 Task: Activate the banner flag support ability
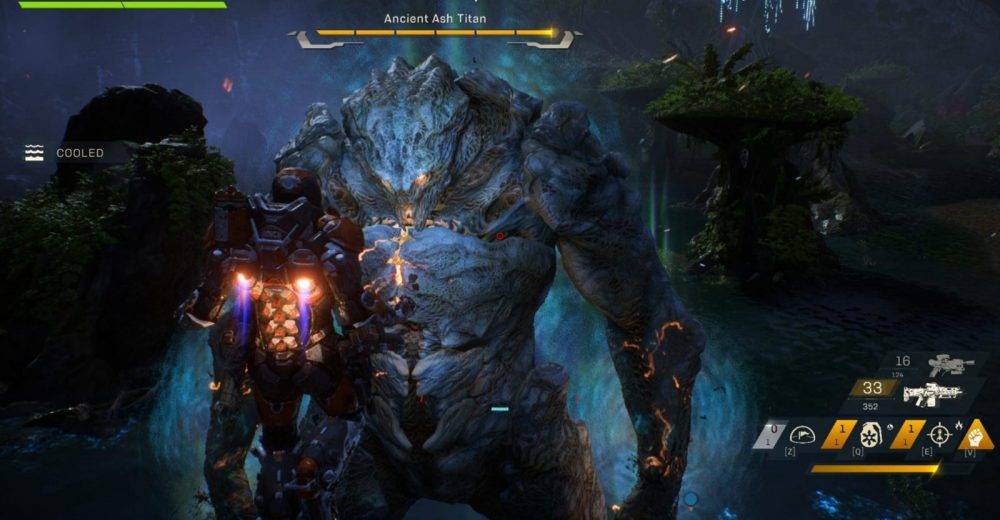coord(803,435)
